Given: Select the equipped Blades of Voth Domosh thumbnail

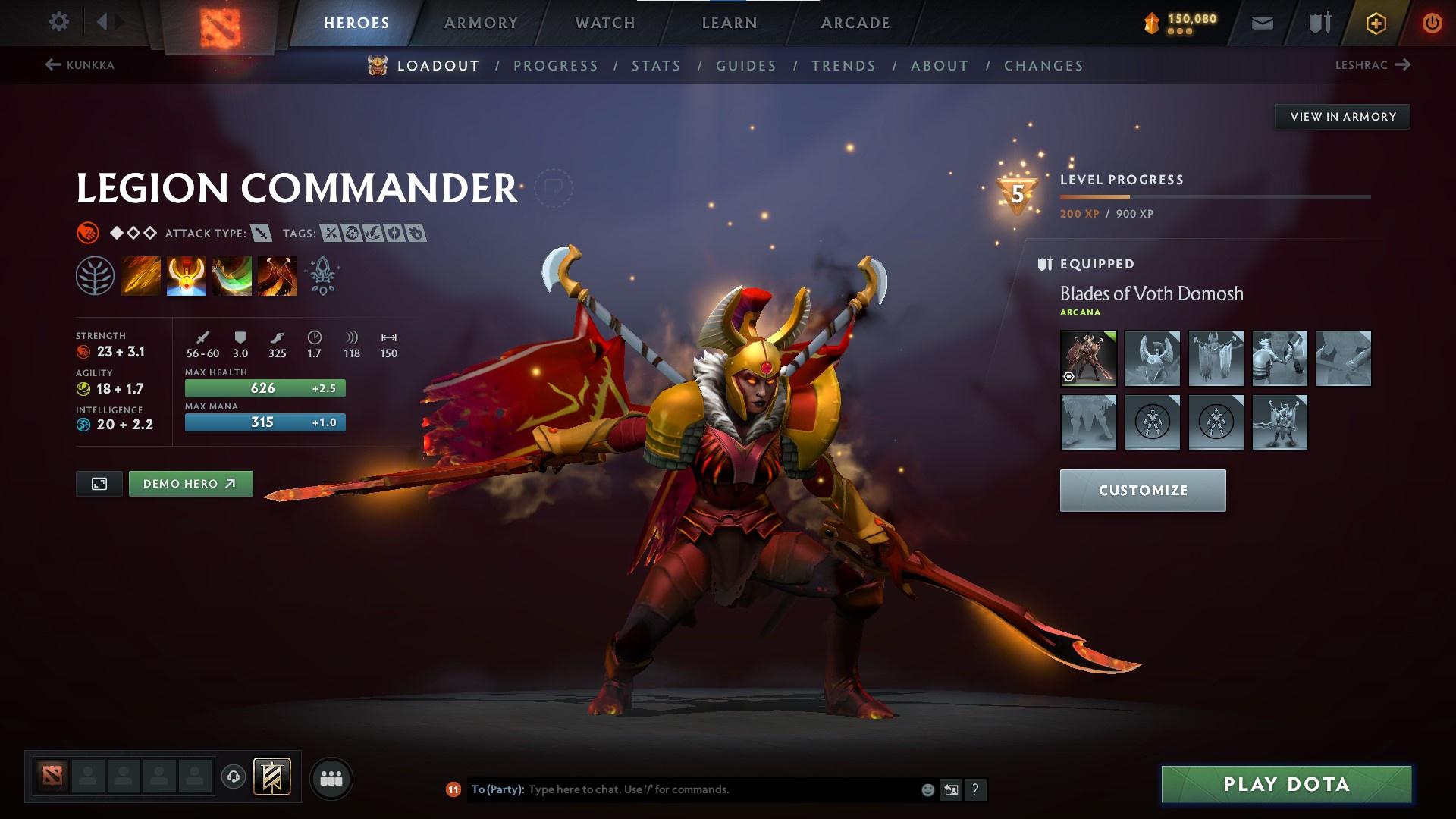Looking at the screenshot, I should 1088,358.
